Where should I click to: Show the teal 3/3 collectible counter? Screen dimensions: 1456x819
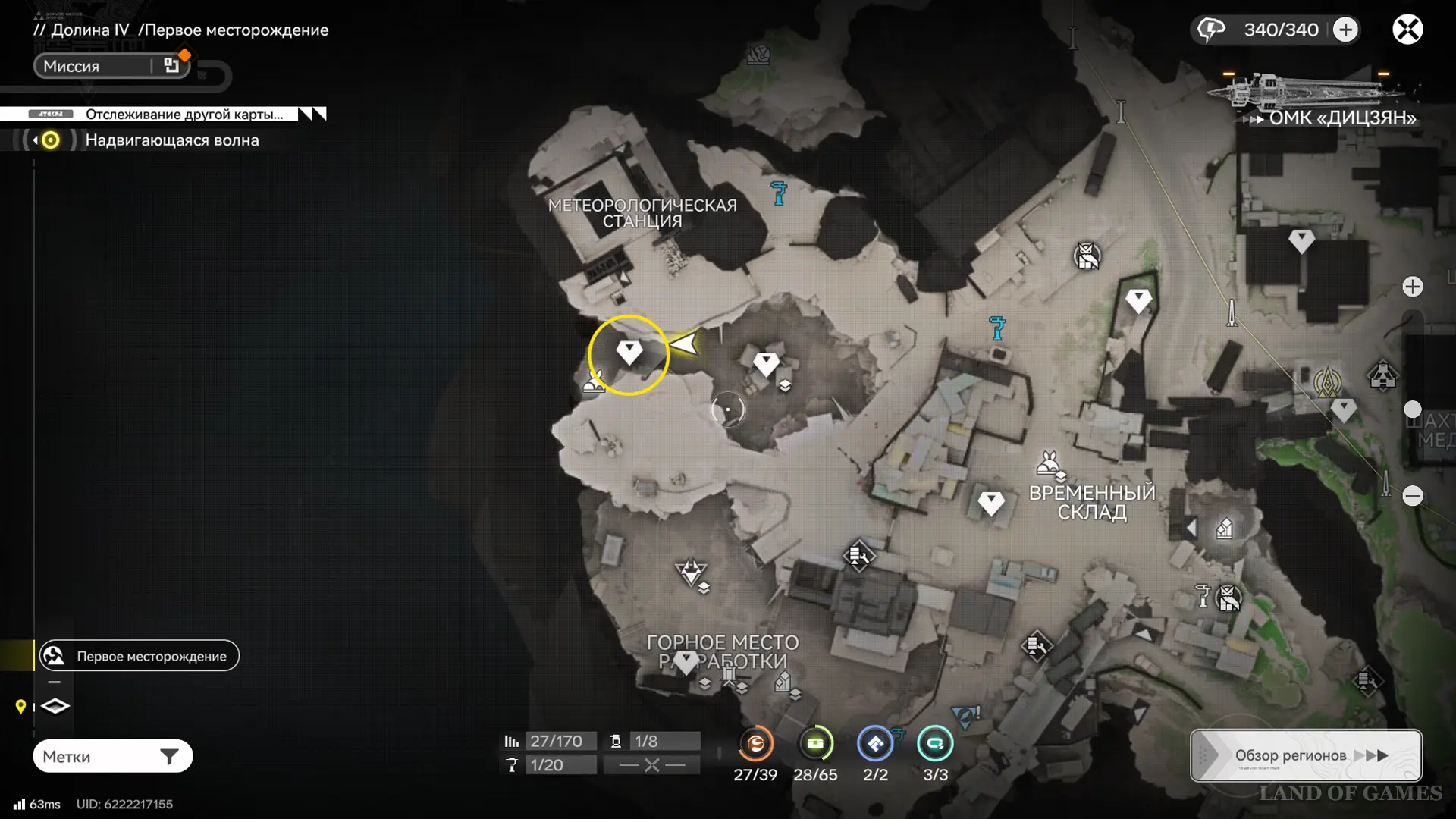pos(935,744)
